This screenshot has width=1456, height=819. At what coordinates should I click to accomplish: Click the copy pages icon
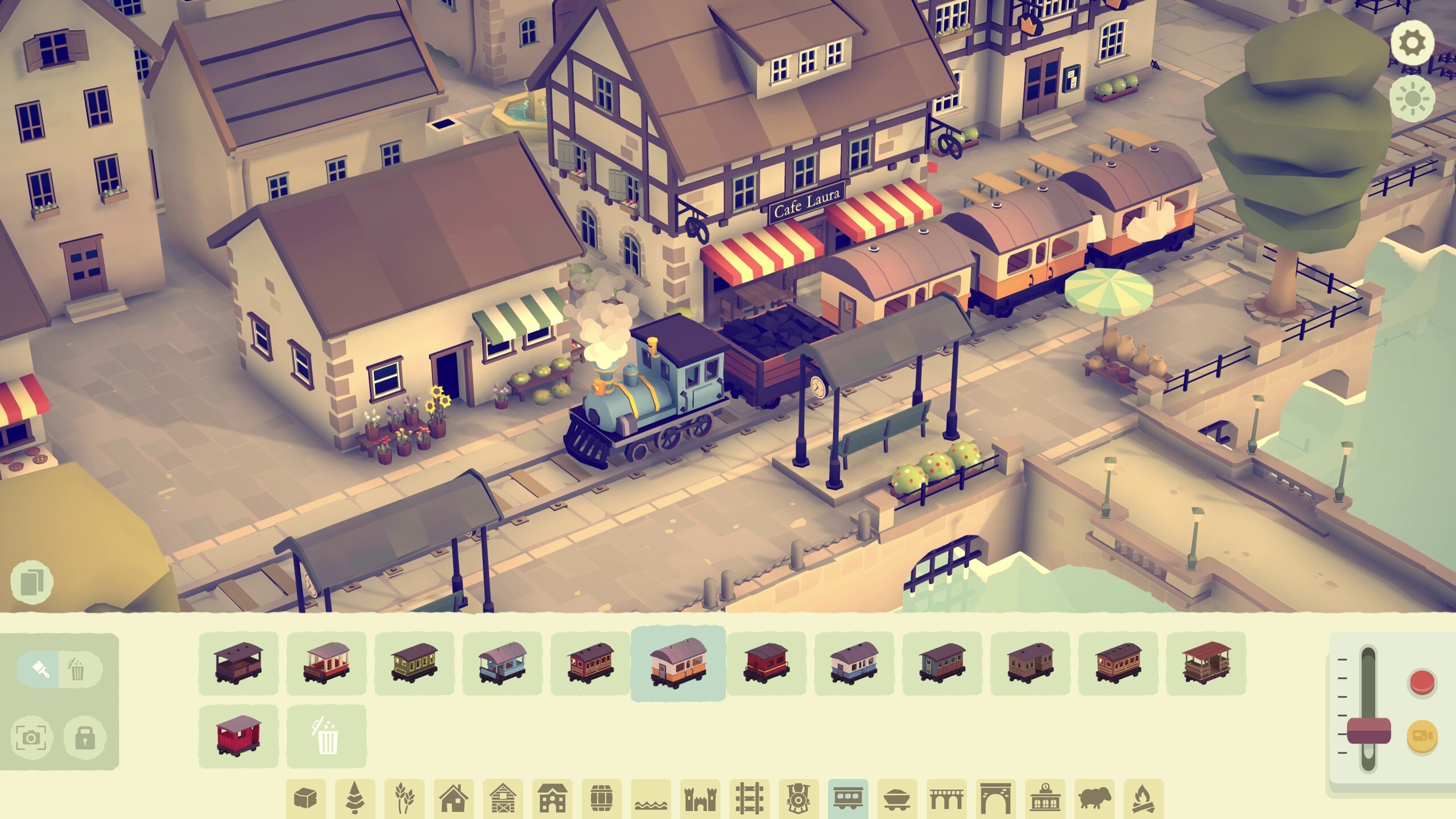pyautogui.click(x=32, y=582)
